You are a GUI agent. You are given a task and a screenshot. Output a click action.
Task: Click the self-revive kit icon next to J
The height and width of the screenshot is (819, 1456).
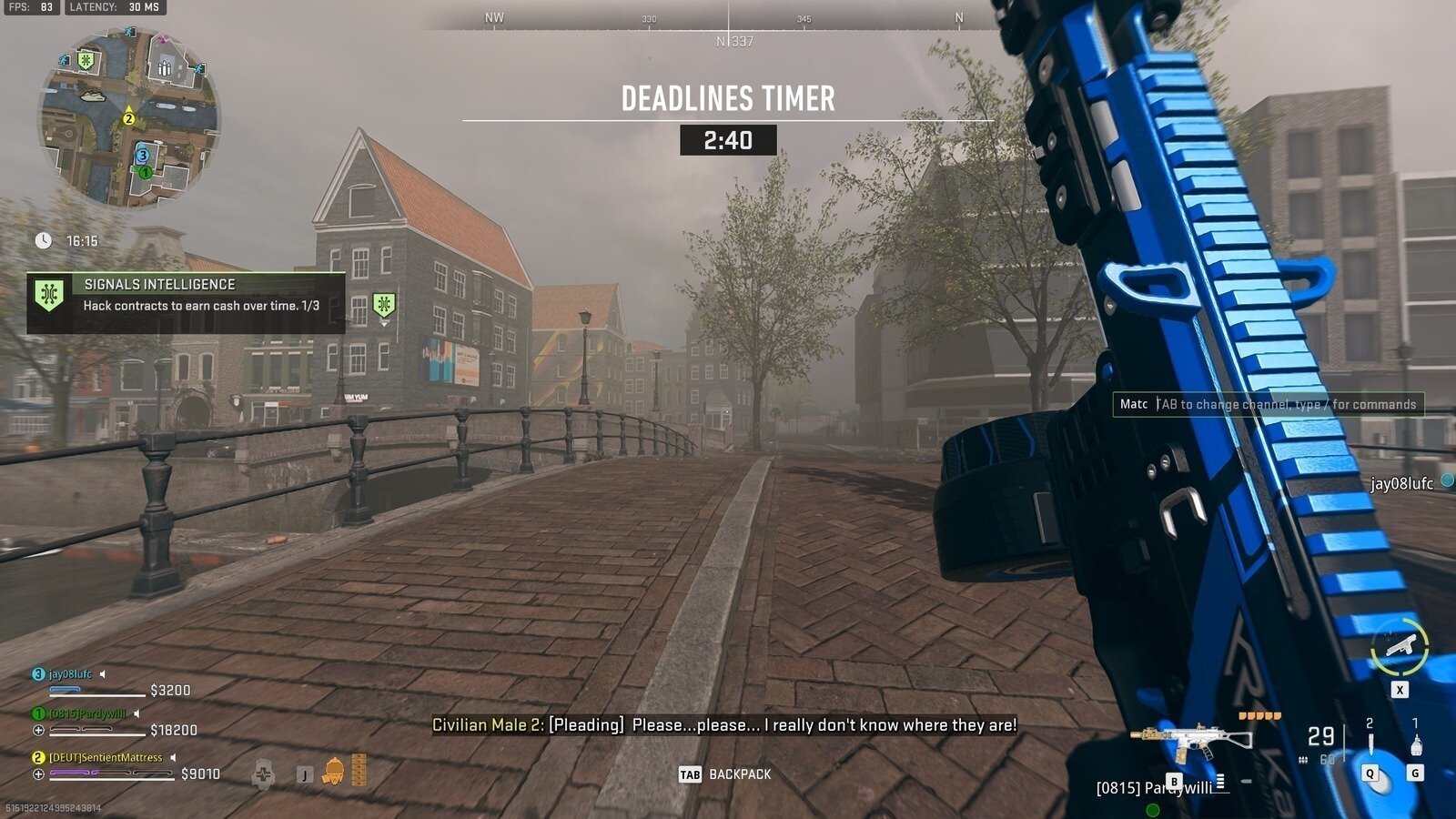point(265,774)
